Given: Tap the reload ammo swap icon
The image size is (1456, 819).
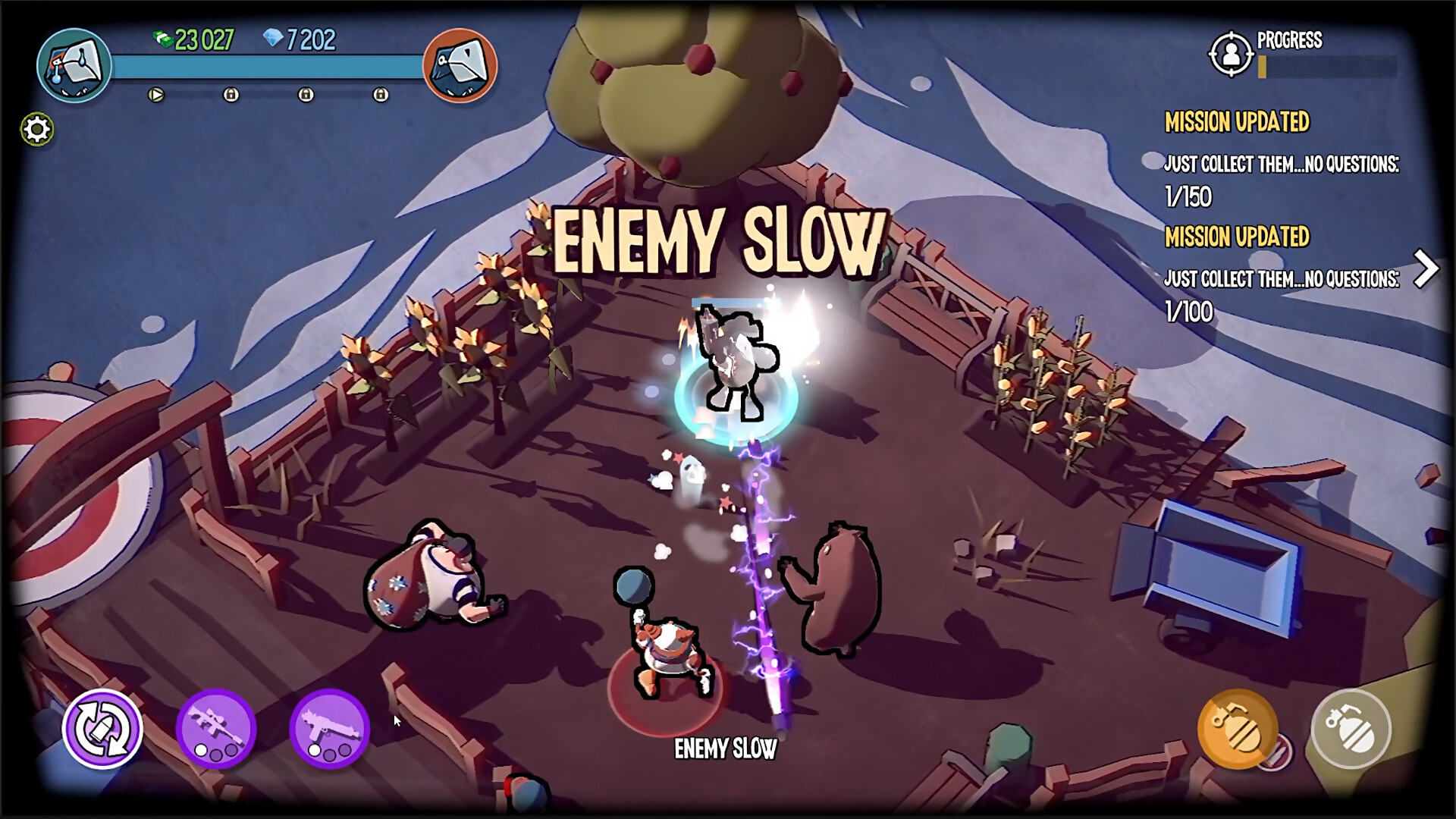Looking at the screenshot, I should click(105, 729).
